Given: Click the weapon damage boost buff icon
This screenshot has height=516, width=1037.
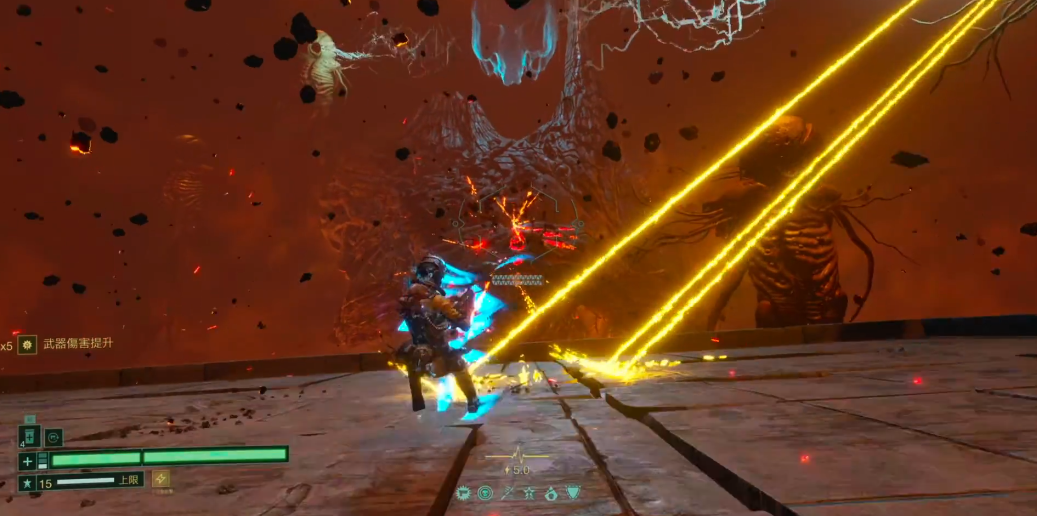Looking at the screenshot, I should [x=27, y=344].
